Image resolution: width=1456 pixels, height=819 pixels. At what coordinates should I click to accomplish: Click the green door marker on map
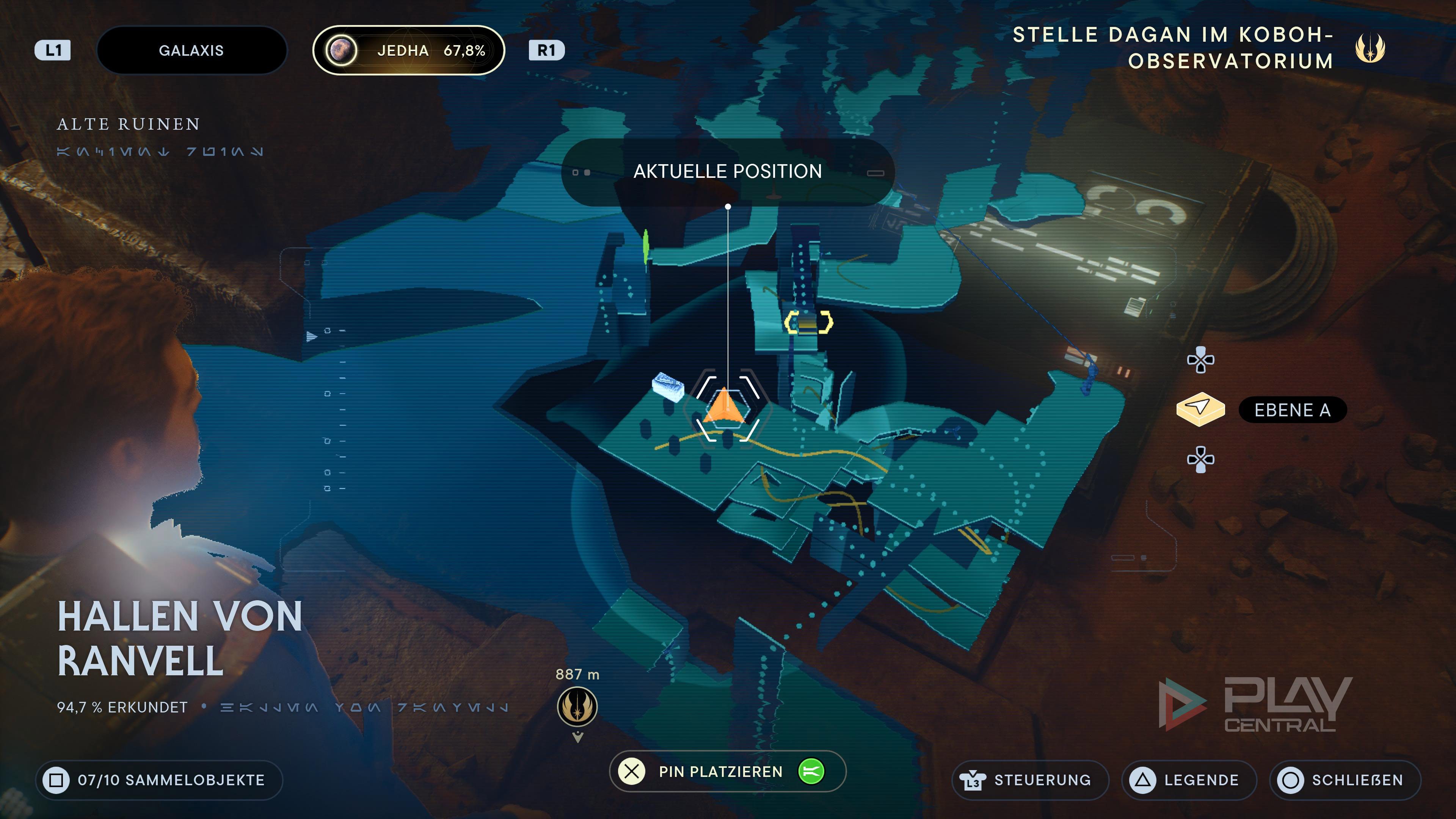pos(645,246)
